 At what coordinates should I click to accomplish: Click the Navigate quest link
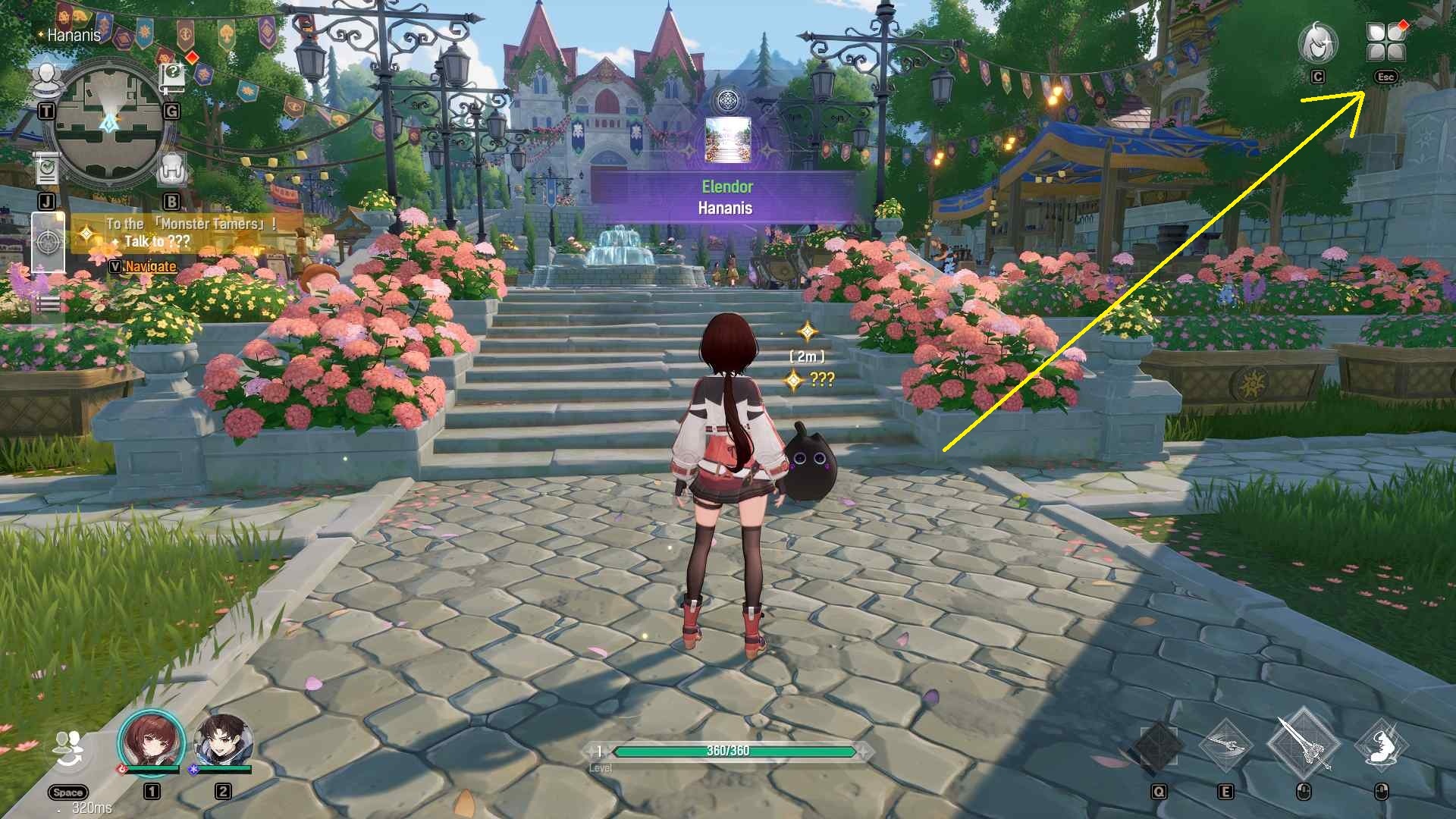pyautogui.click(x=150, y=266)
